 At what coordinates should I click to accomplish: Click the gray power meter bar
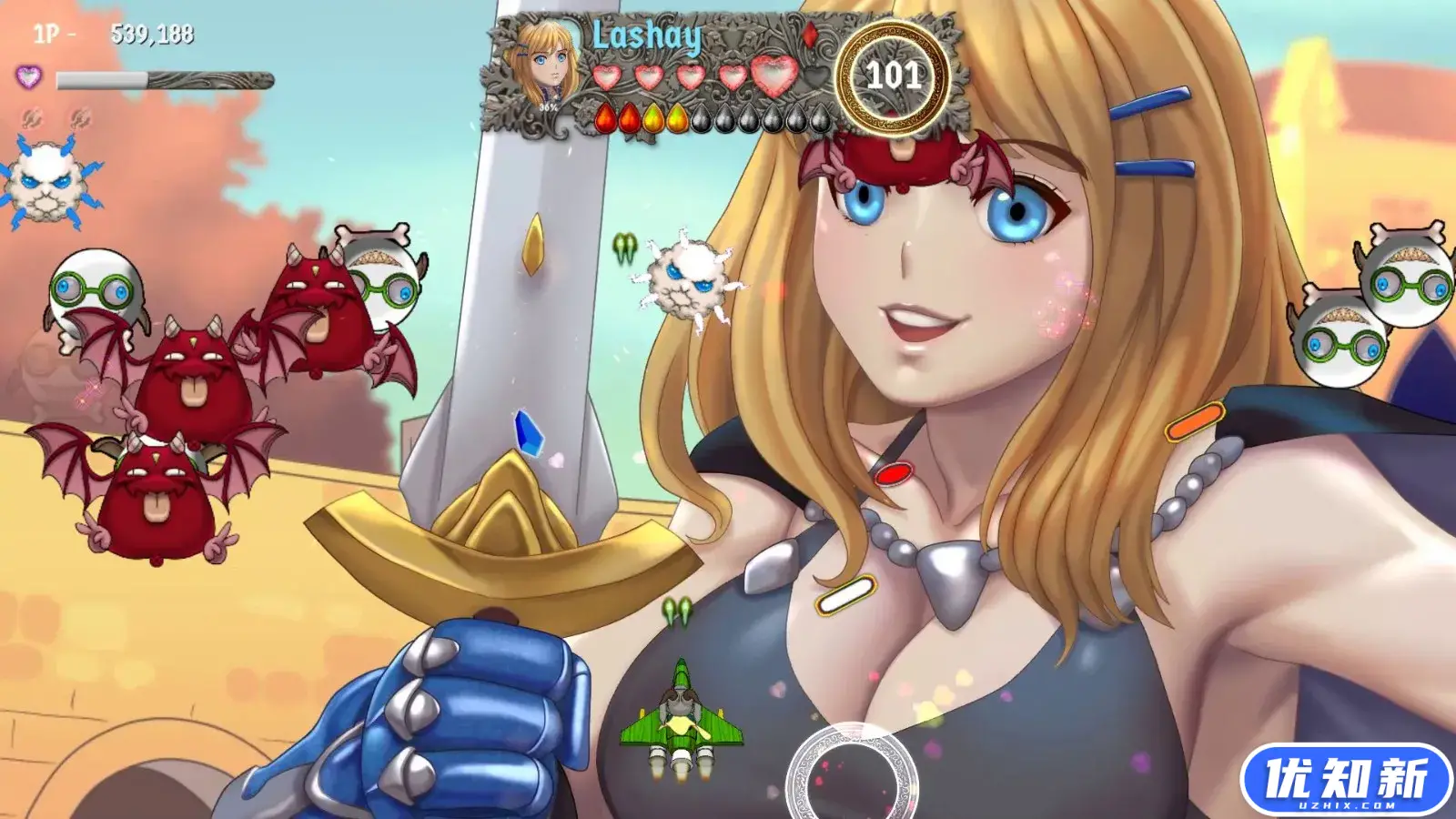pyautogui.click(x=166, y=78)
